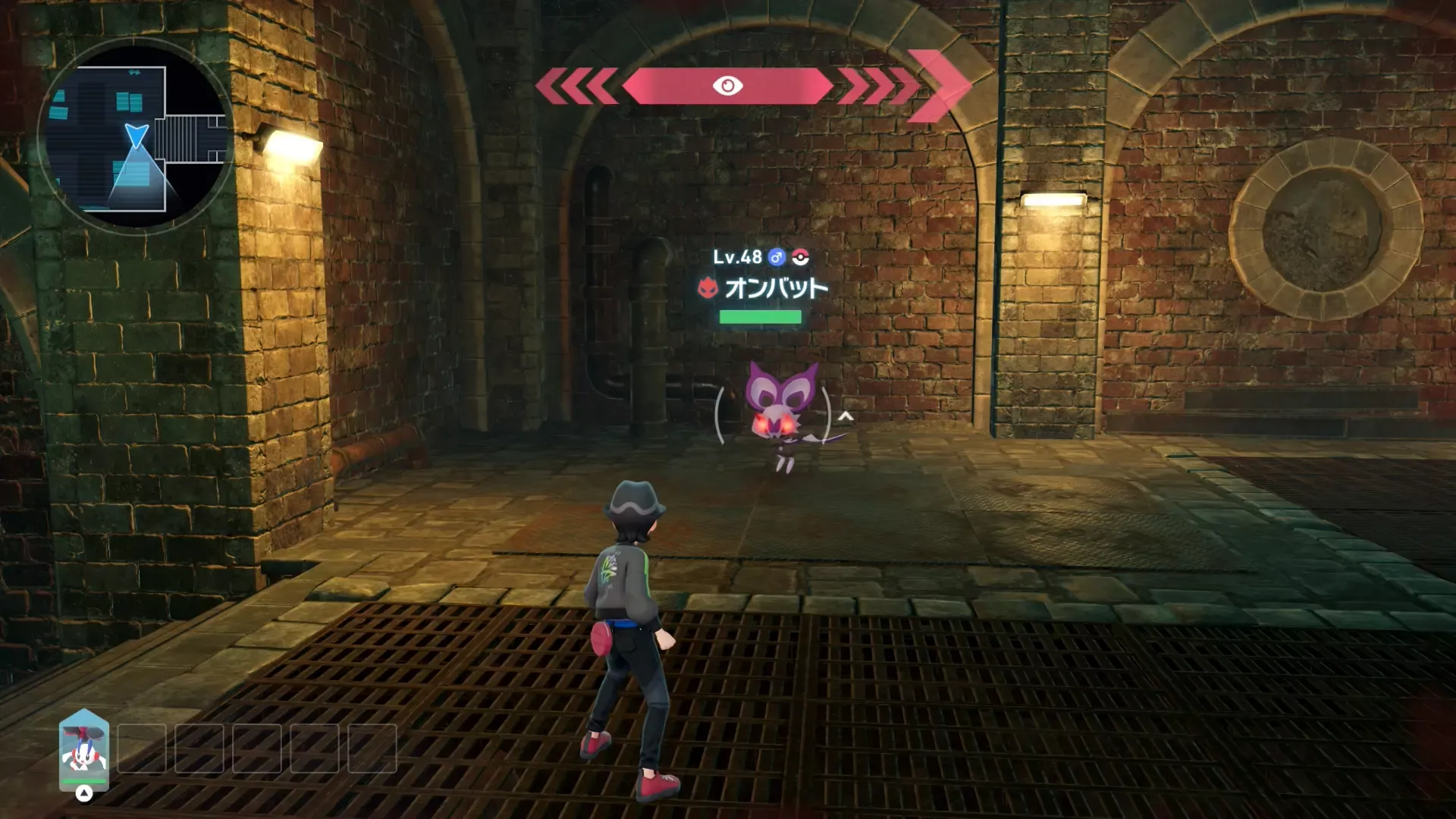The image size is (1456, 819).
Task: Select the オンバット name label
Action: [775, 288]
